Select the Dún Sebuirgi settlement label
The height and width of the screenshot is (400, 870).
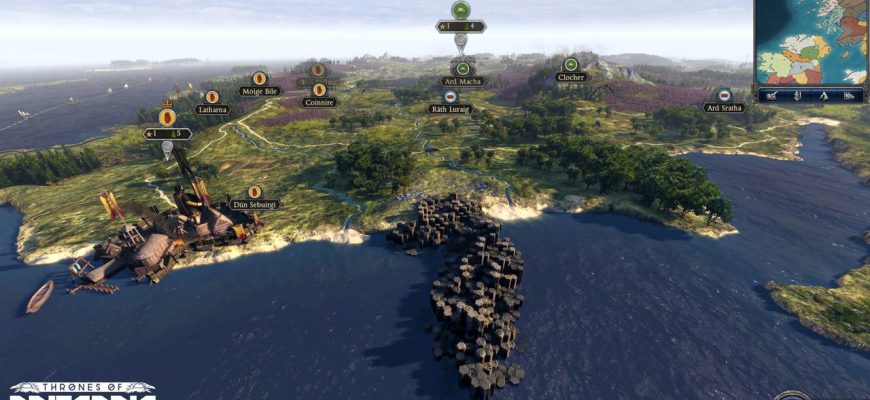[254, 204]
